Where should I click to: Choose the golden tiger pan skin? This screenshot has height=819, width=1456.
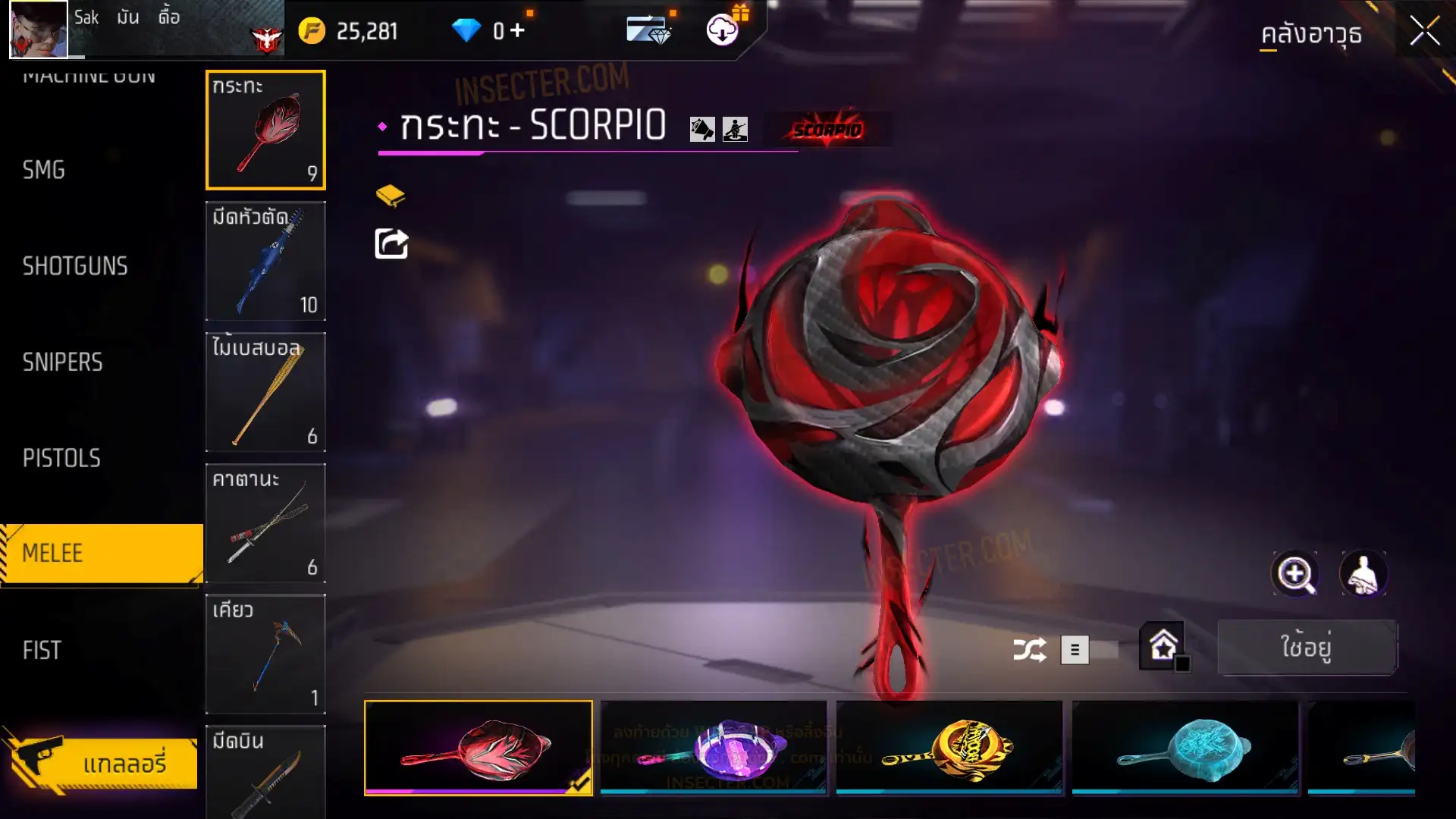tap(949, 747)
